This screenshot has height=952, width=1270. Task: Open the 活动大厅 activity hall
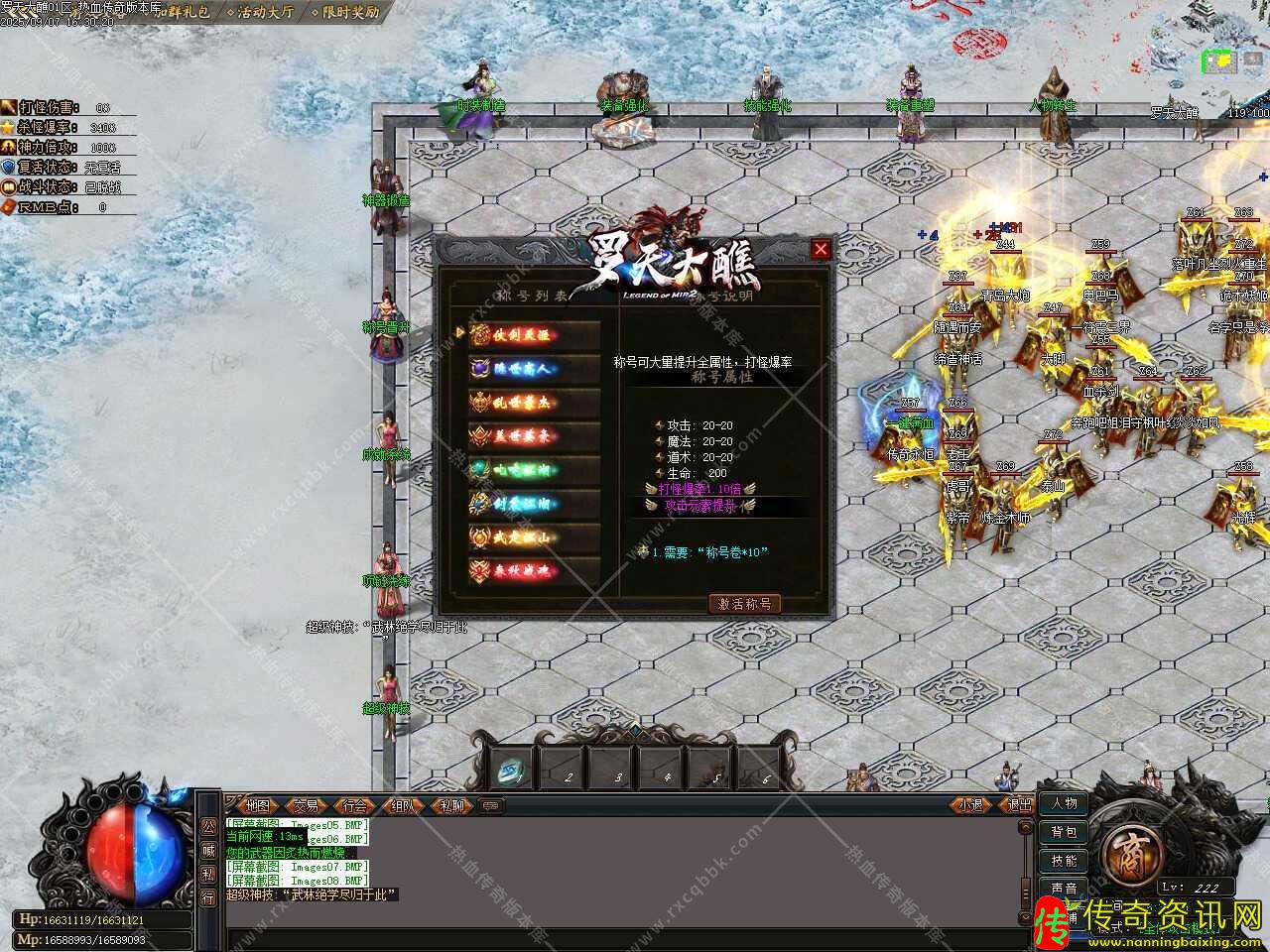265,13
